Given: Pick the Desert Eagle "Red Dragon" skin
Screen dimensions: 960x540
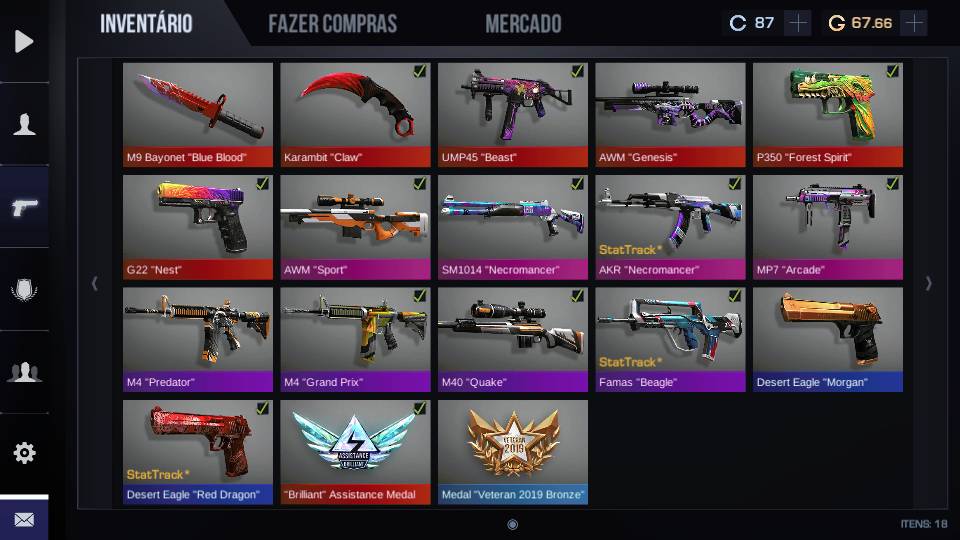Looking at the screenshot, I should [198, 451].
